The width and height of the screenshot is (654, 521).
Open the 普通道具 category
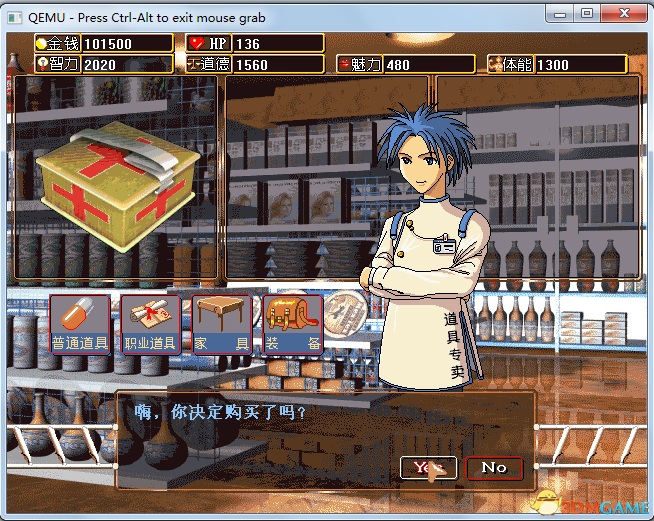tap(80, 325)
